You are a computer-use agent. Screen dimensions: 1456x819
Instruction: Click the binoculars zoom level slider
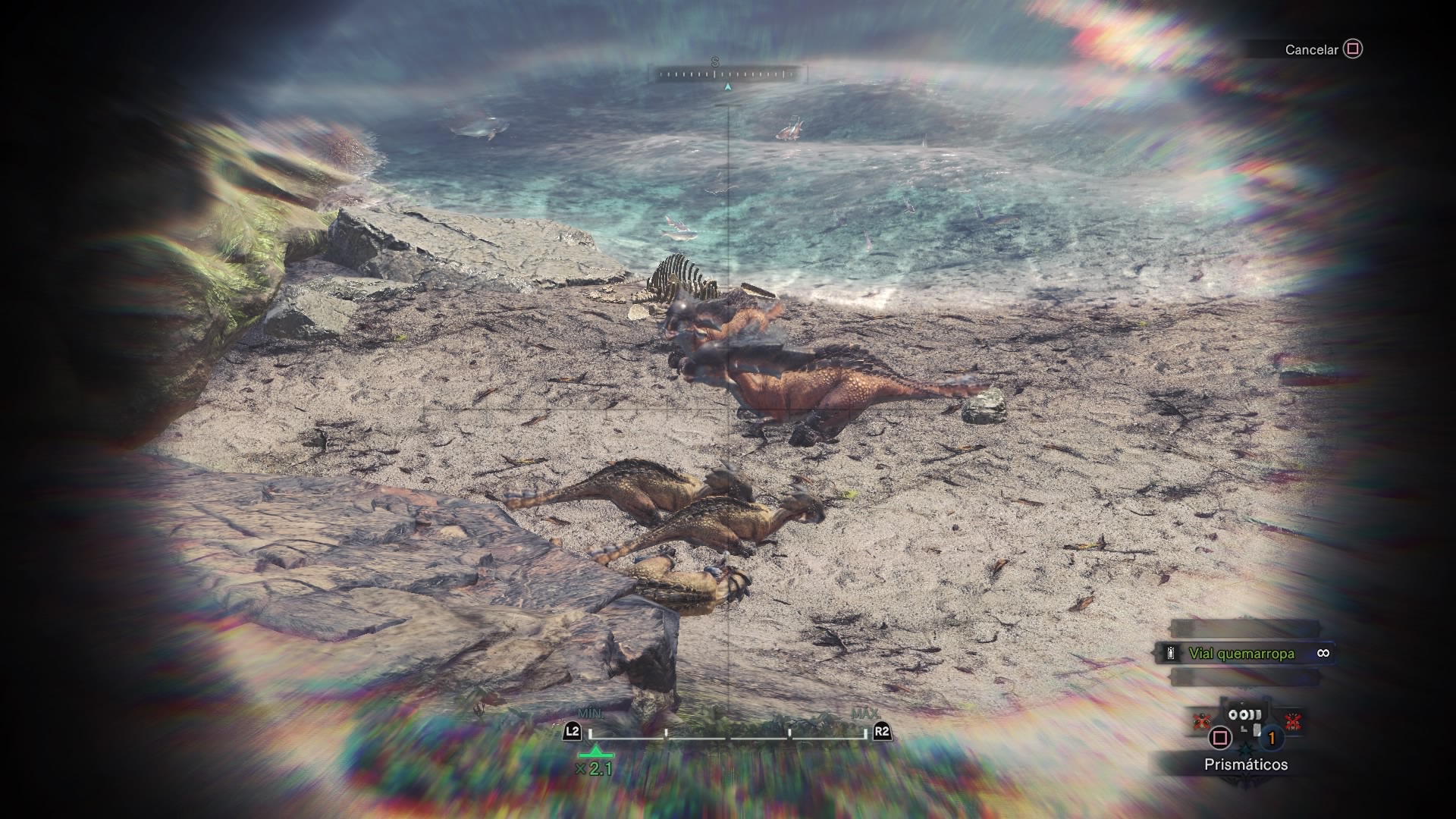[x=727, y=733]
